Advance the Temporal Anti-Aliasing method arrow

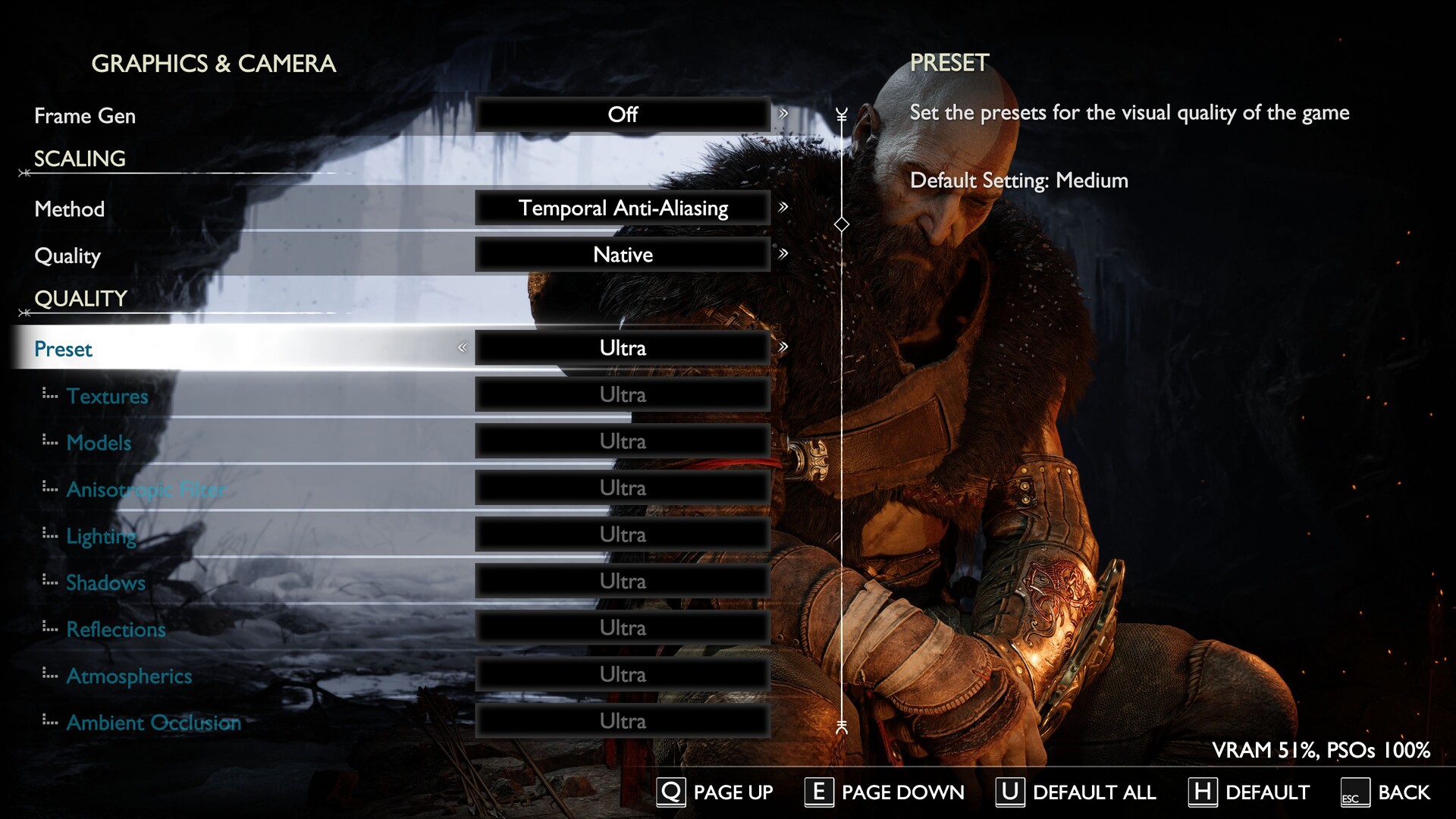783,207
